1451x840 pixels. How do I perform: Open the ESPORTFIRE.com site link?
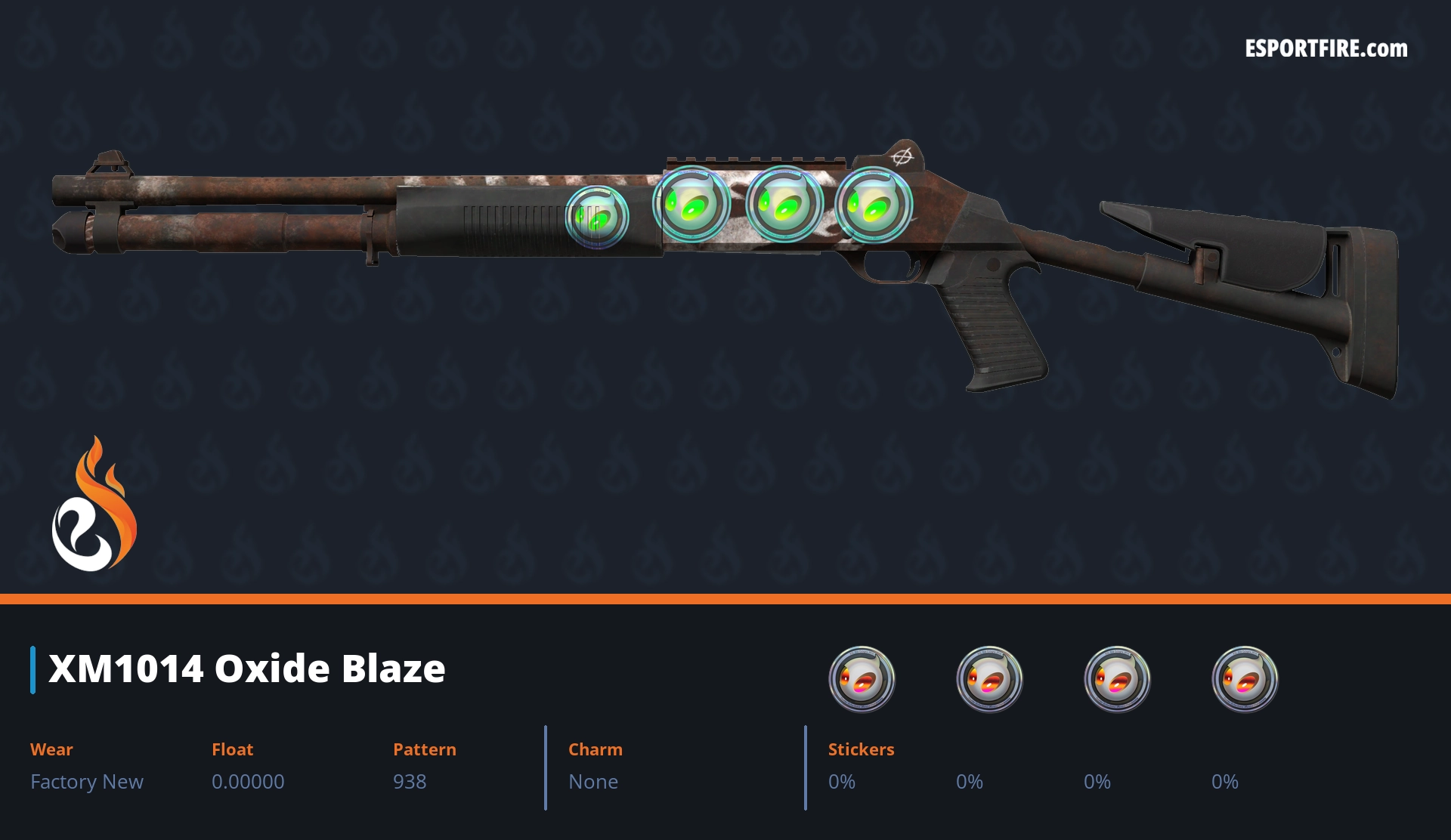point(1326,49)
